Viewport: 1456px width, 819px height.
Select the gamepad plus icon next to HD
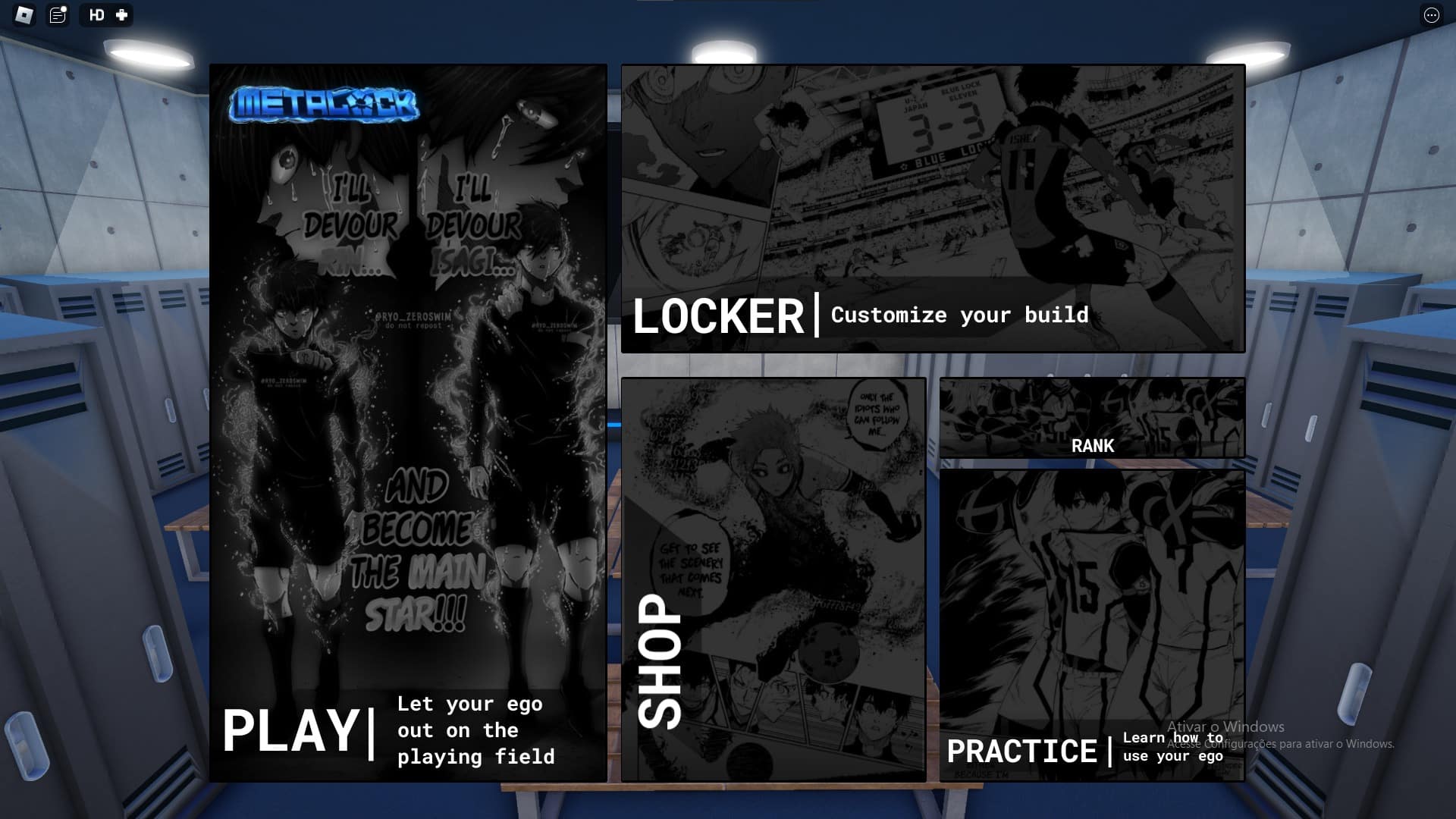pos(118,15)
